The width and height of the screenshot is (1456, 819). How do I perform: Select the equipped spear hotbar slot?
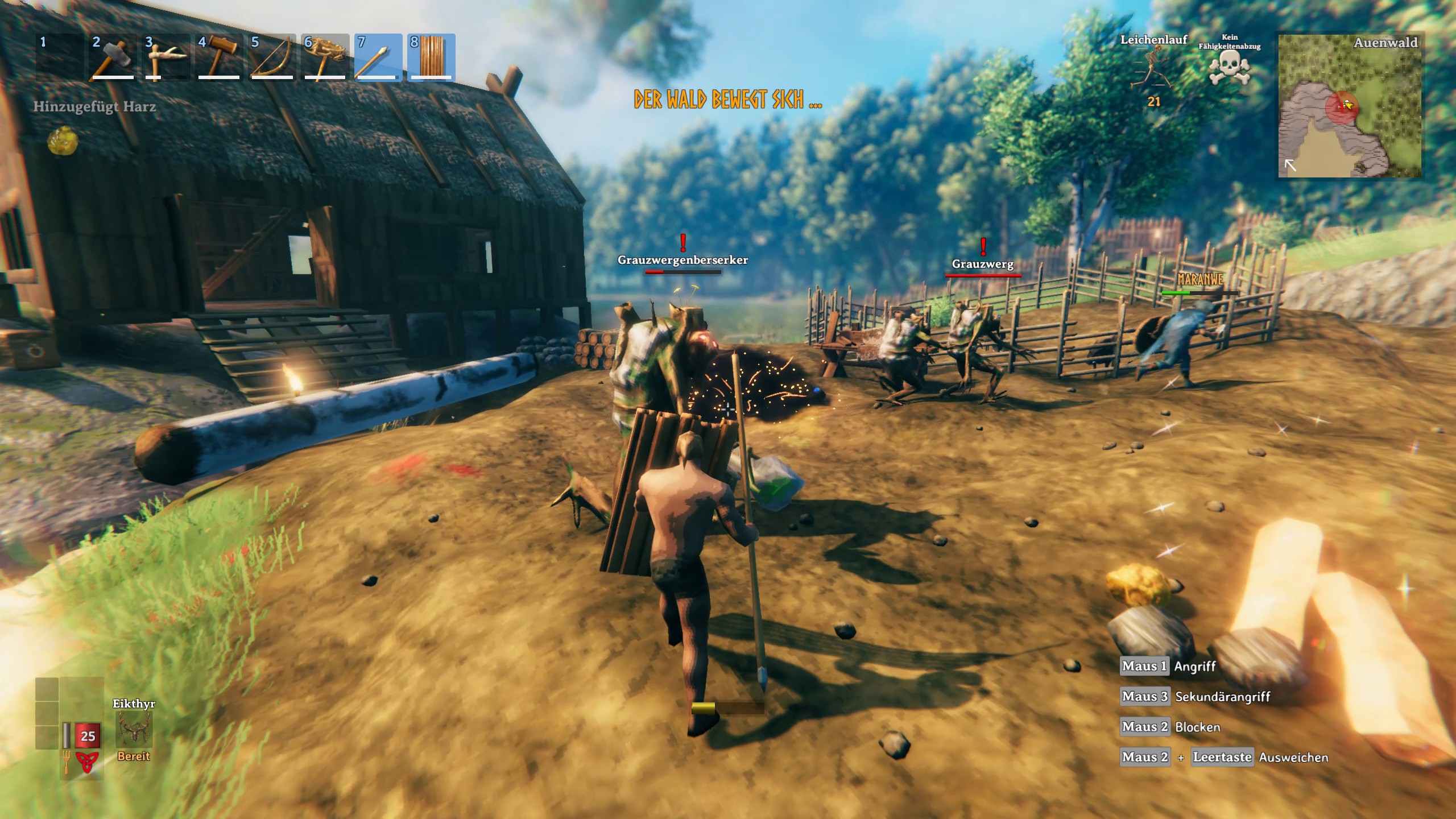[378, 58]
